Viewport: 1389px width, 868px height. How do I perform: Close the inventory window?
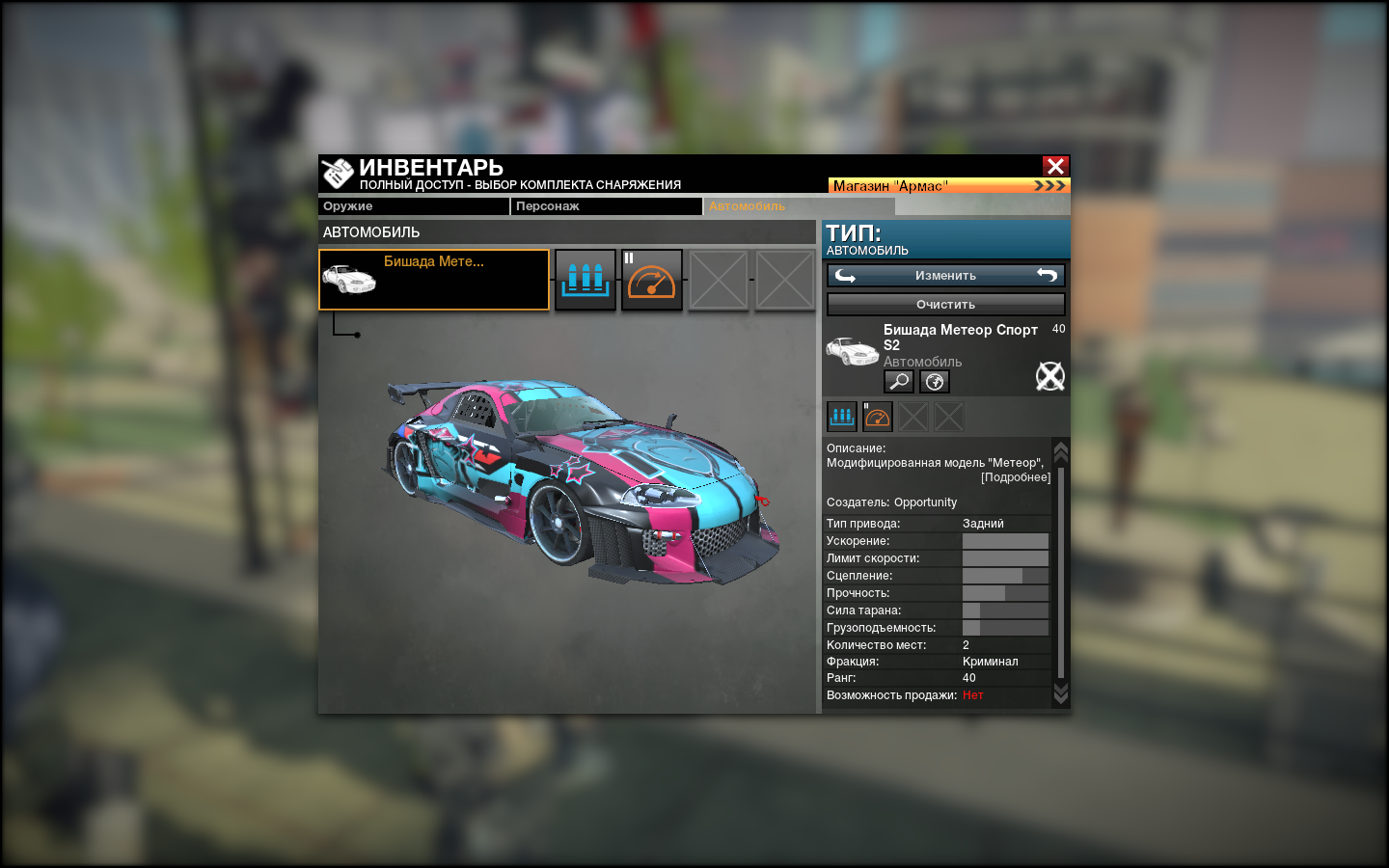point(1055,166)
